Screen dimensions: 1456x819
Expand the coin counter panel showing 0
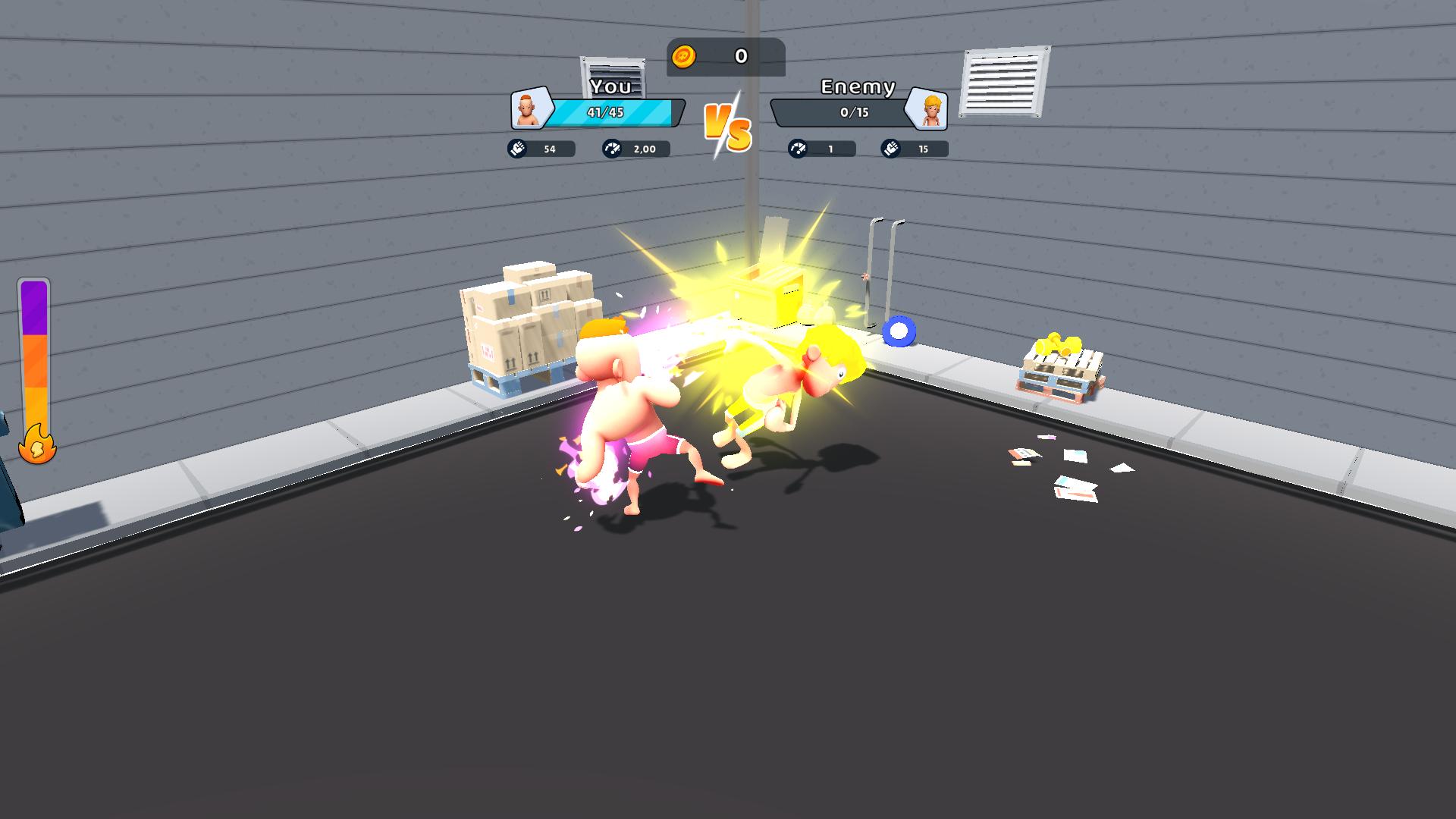726,56
